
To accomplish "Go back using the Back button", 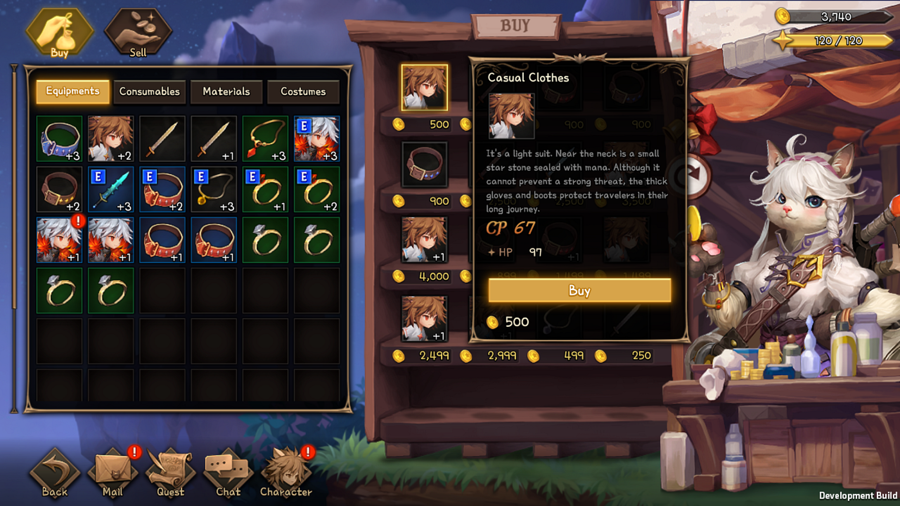I will 55,472.
